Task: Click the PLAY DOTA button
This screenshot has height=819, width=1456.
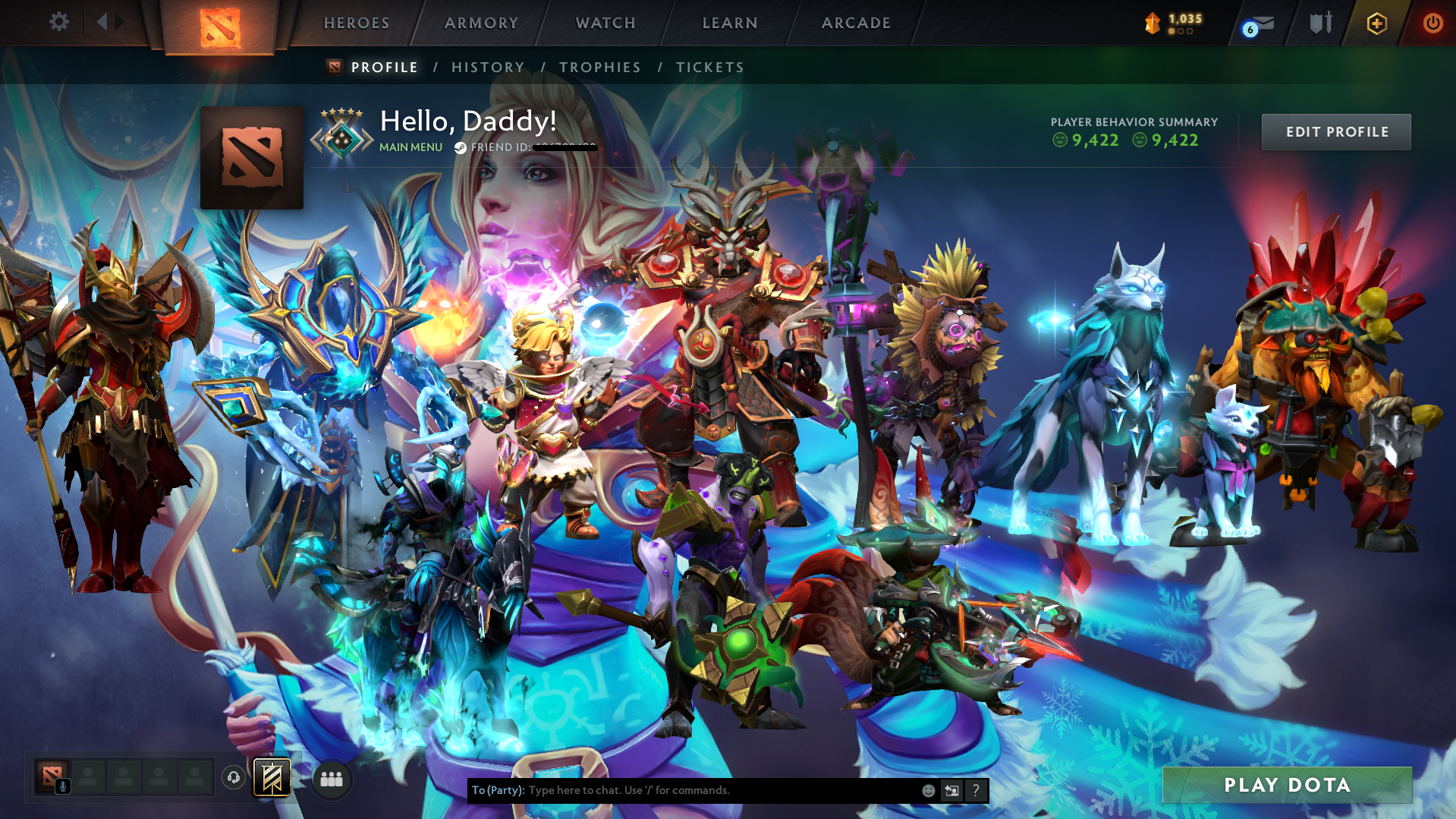Action: coord(1286,785)
